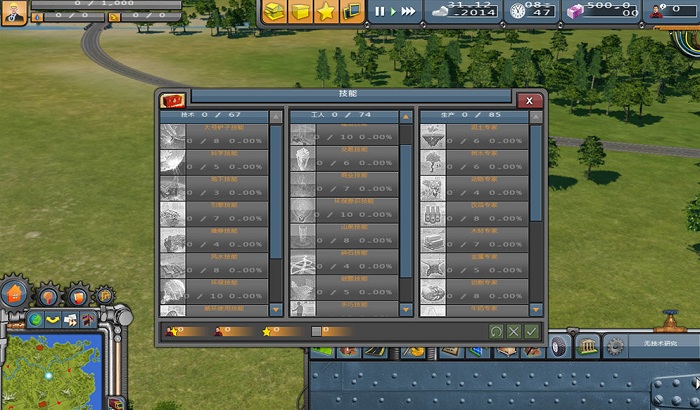Click the single yellow crate toolbar button
700x410 pixels.
click(301, 12)
